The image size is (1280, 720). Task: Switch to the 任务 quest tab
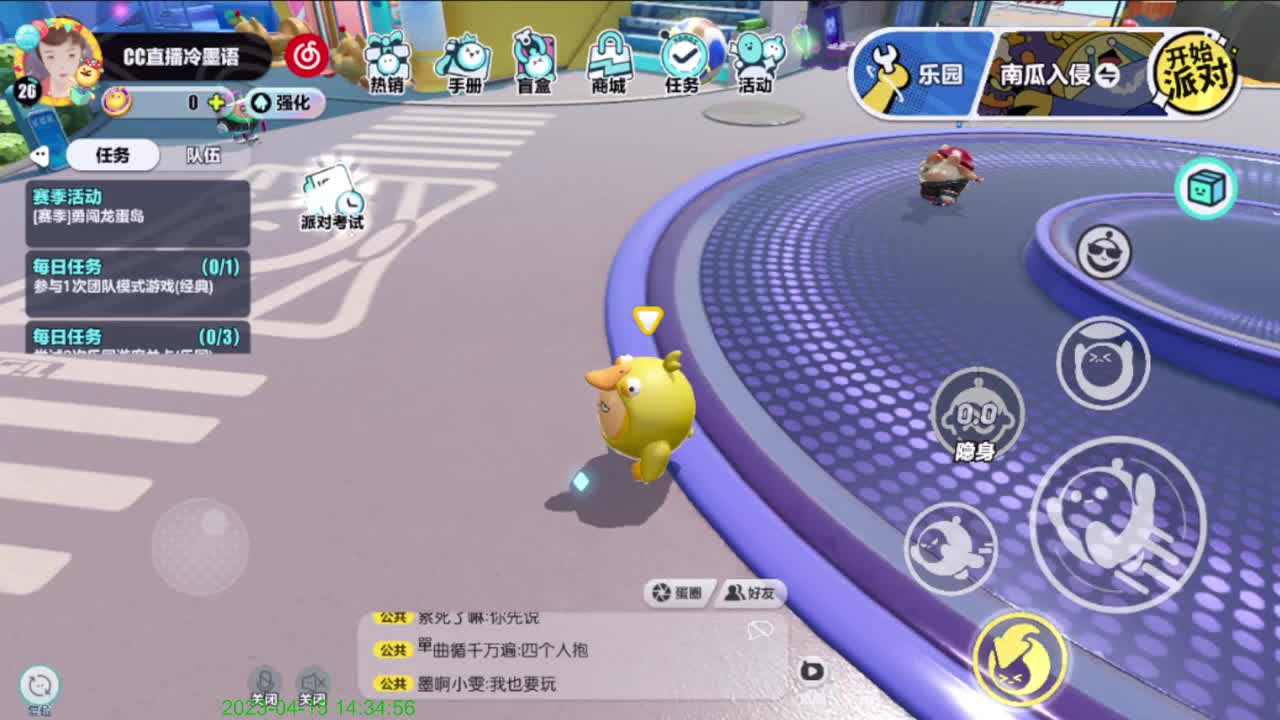pos(110,156)
